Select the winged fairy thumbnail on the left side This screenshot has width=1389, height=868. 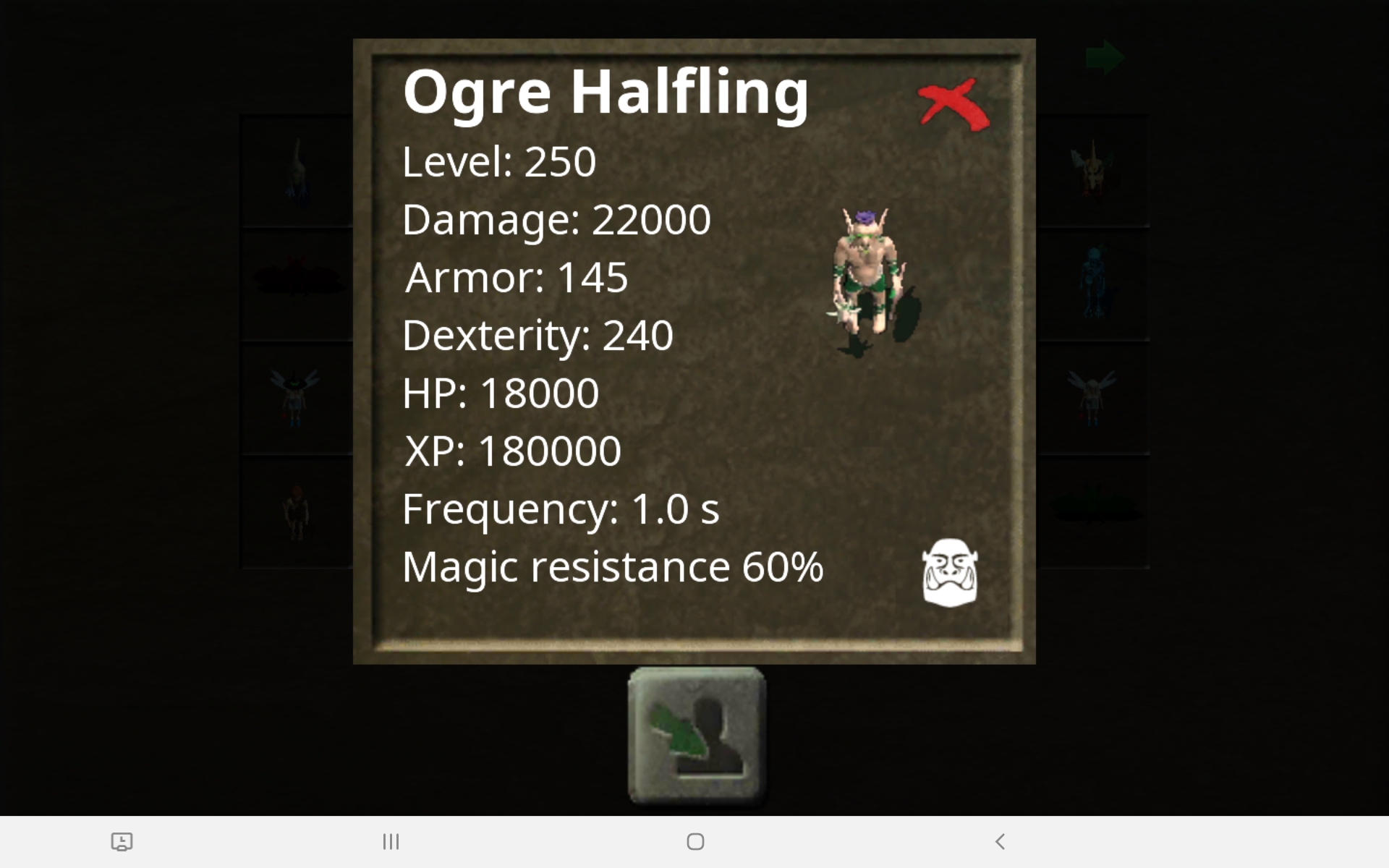297,399
